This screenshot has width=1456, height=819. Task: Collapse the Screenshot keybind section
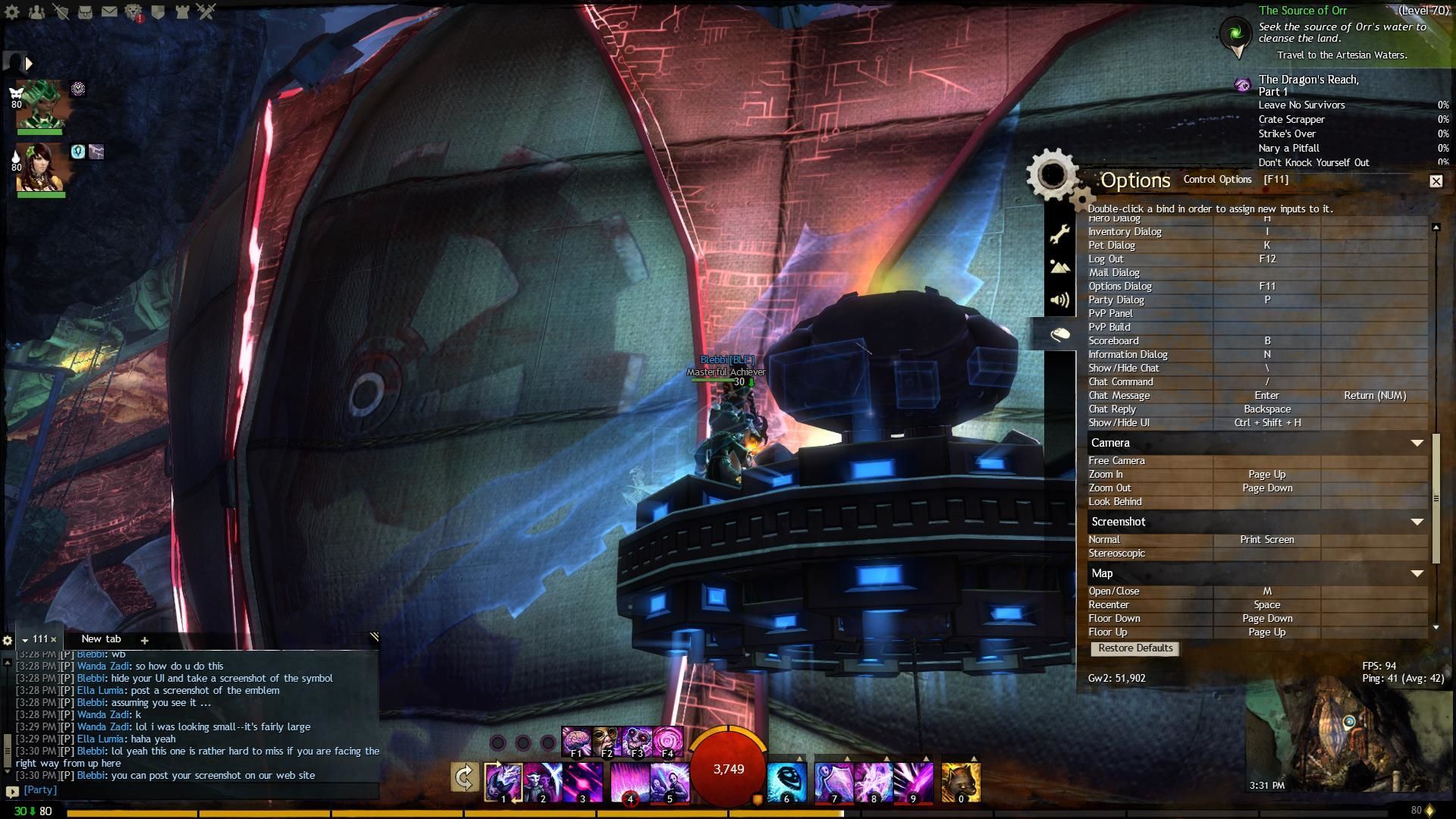(1417, 522)
